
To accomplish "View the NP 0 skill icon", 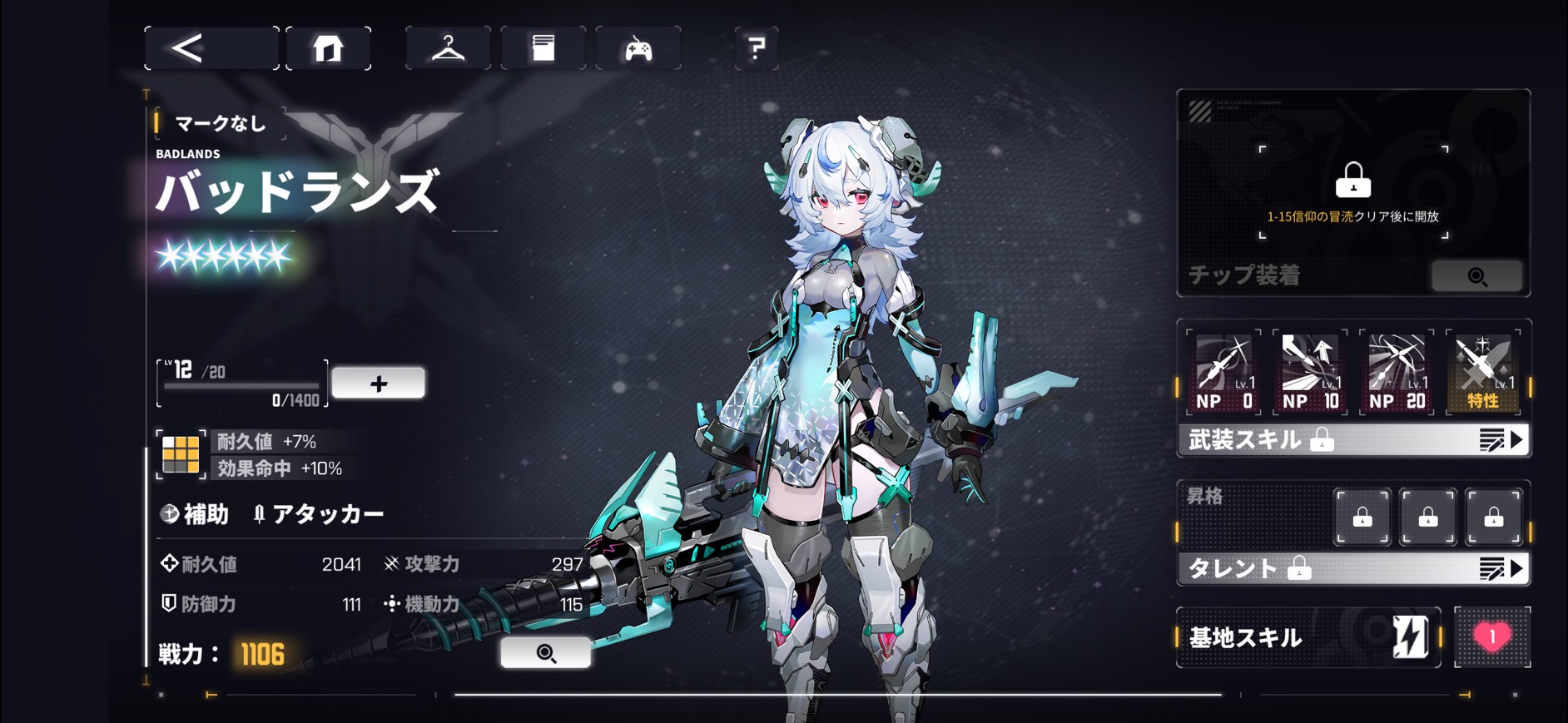I will (1223, 372).
